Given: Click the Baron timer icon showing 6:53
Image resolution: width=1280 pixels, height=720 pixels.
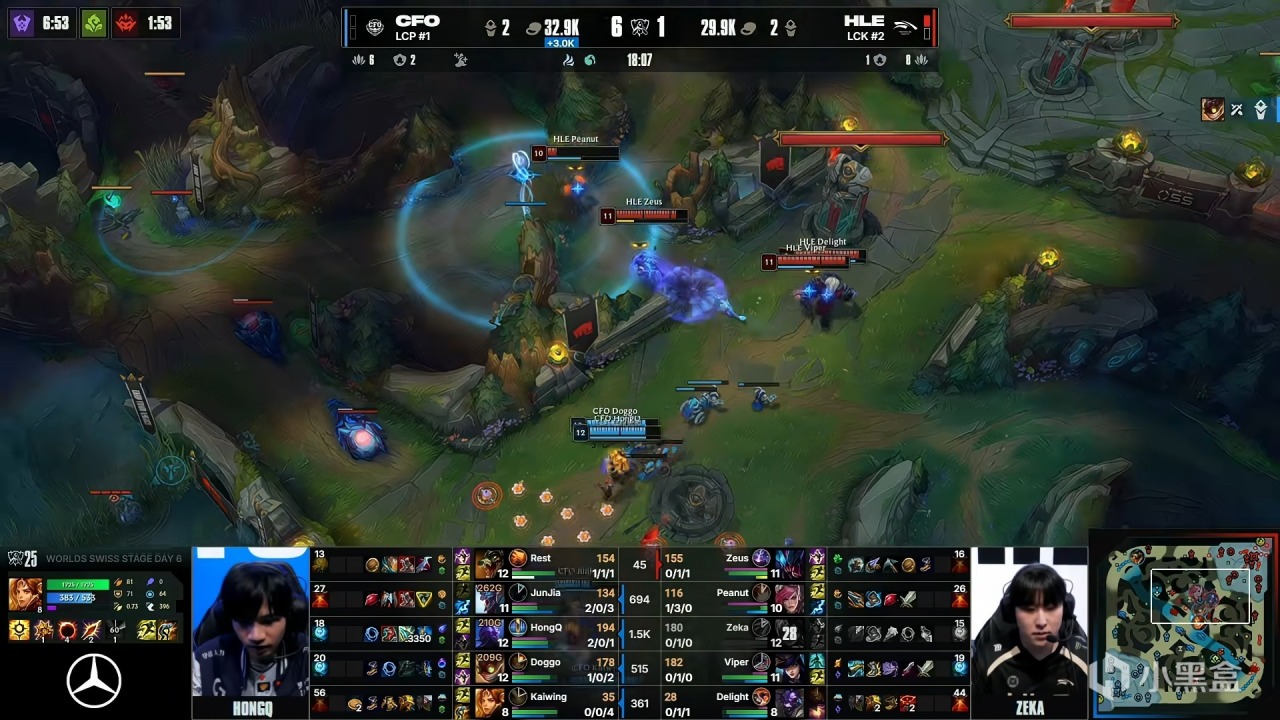Looking at the screenshot, I should 23,22.
